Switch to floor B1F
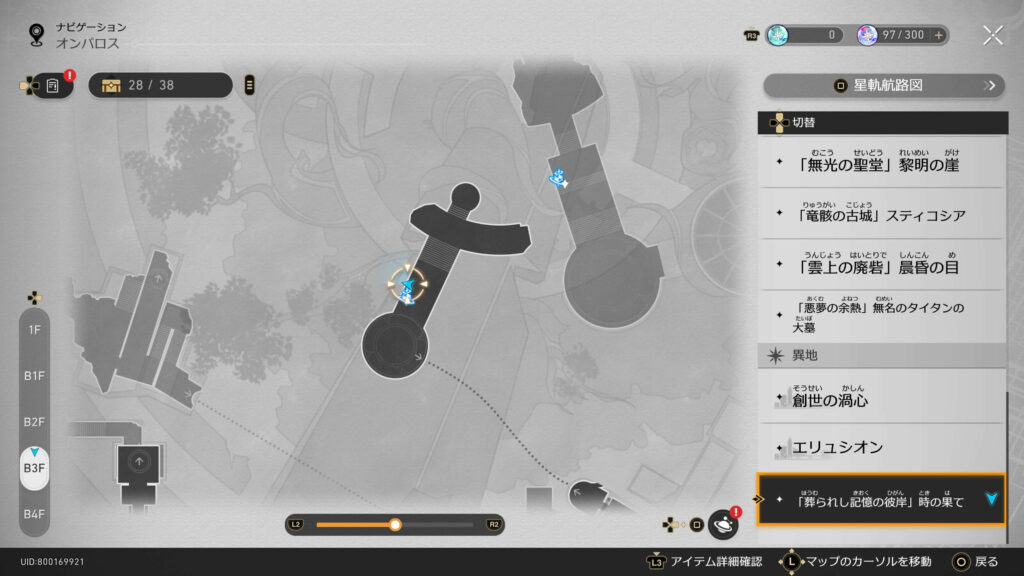 34,376
